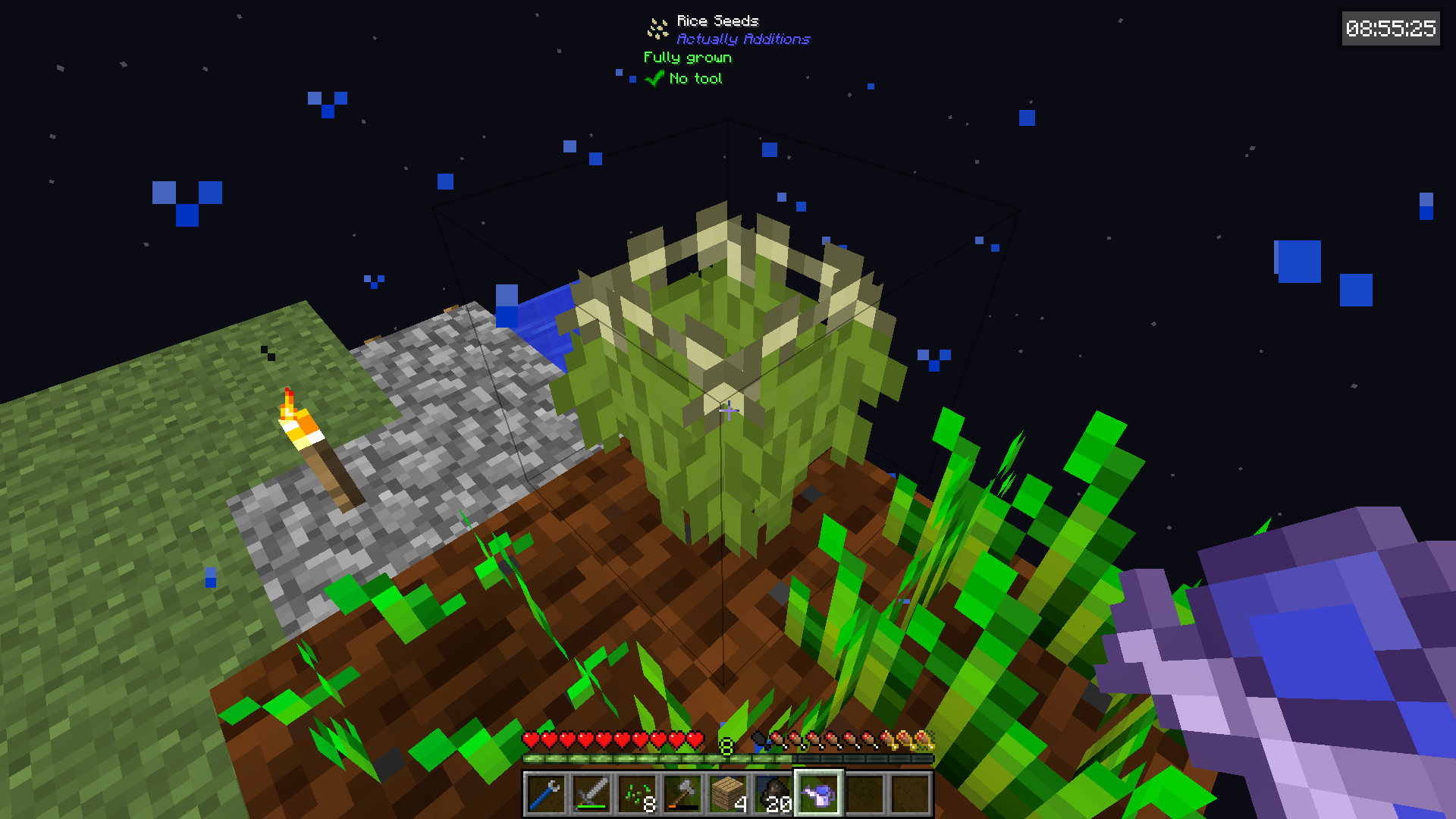The height and width of the screenshot is (819, 1456).
Task: Choose the green seeds stack
Action: coord(636,794)
